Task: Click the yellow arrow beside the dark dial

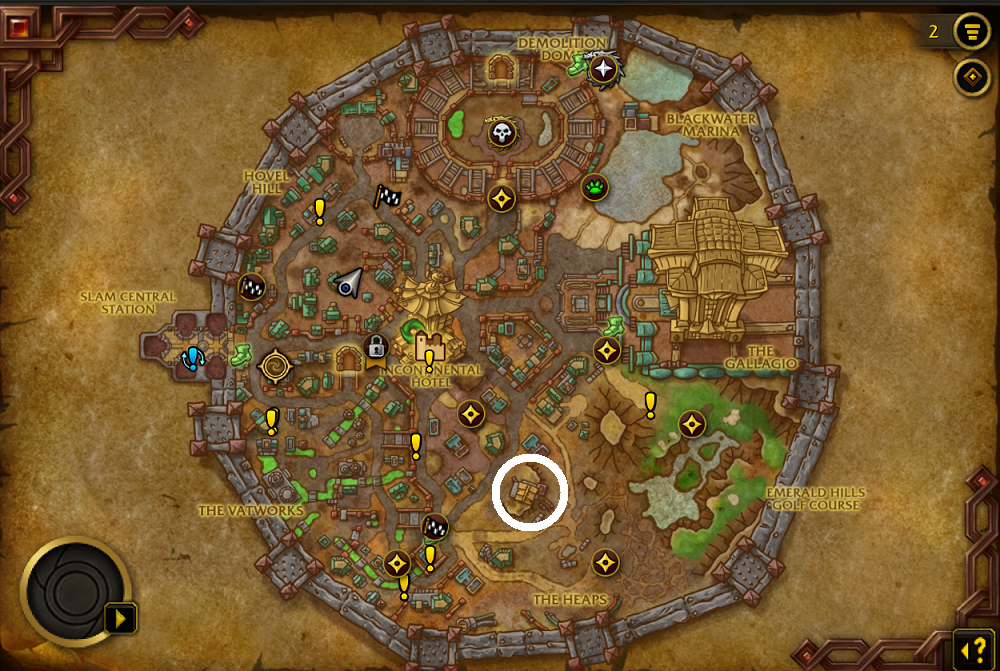Action: 121,619
